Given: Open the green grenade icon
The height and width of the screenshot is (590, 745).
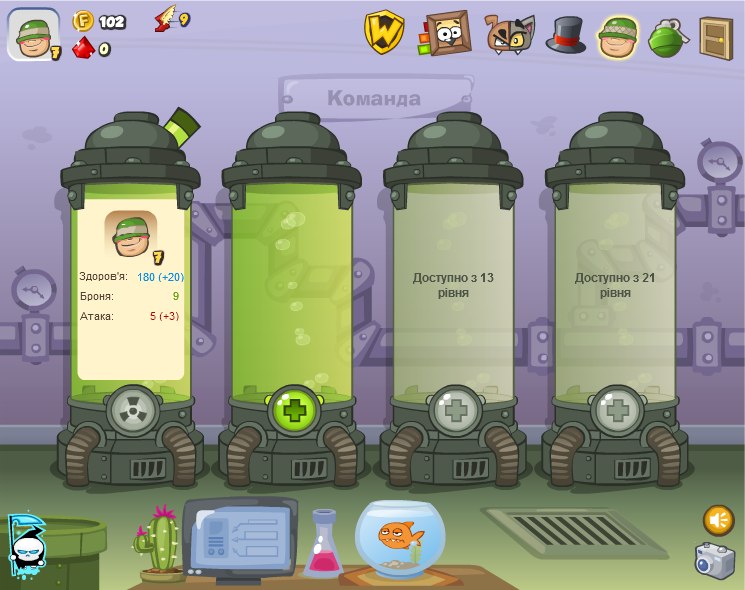Looking at the screenshot, I should pos(666,36).
